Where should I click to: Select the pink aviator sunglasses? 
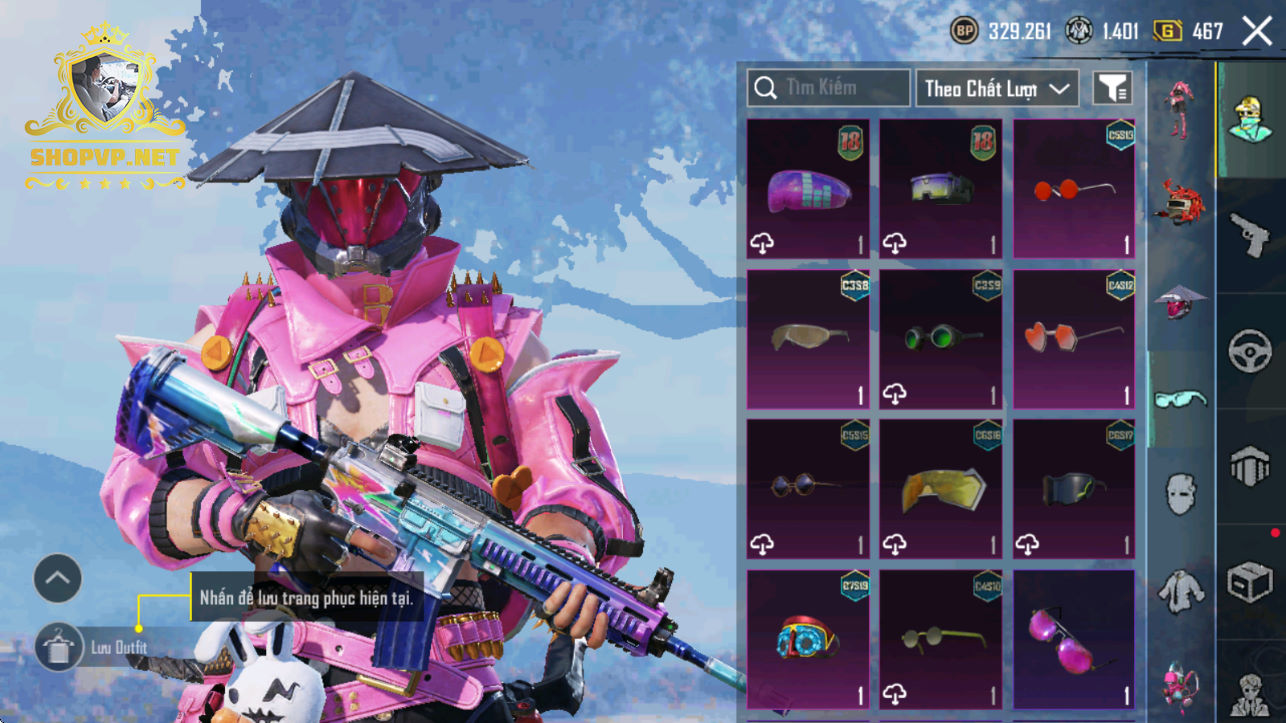click(1074, 639)
